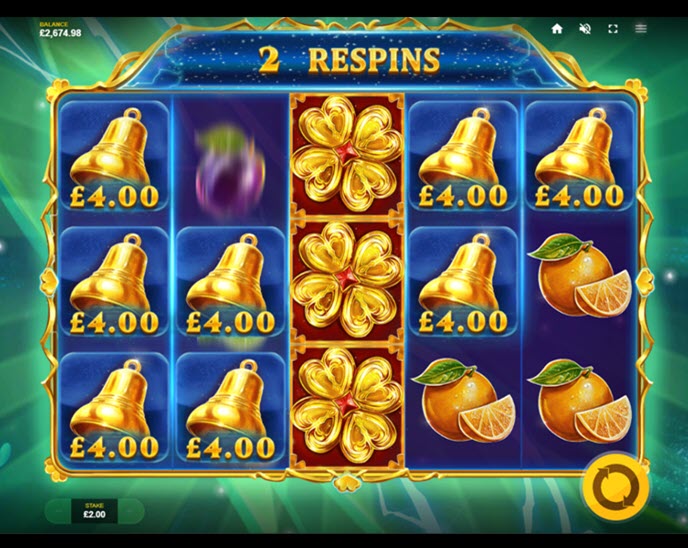Increase the stake amount
Screen dimensions: 688x548
(x=130, y=512)
